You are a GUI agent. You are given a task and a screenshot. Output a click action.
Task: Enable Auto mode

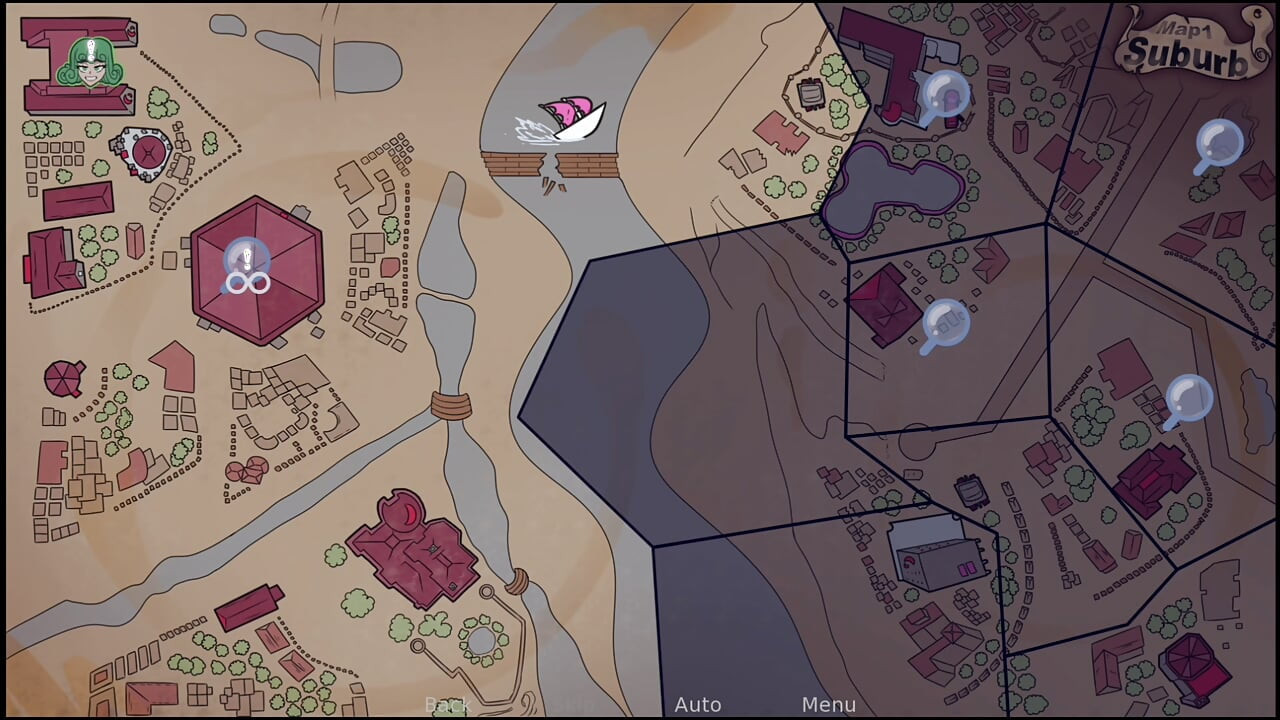click(x=698, y=704)
